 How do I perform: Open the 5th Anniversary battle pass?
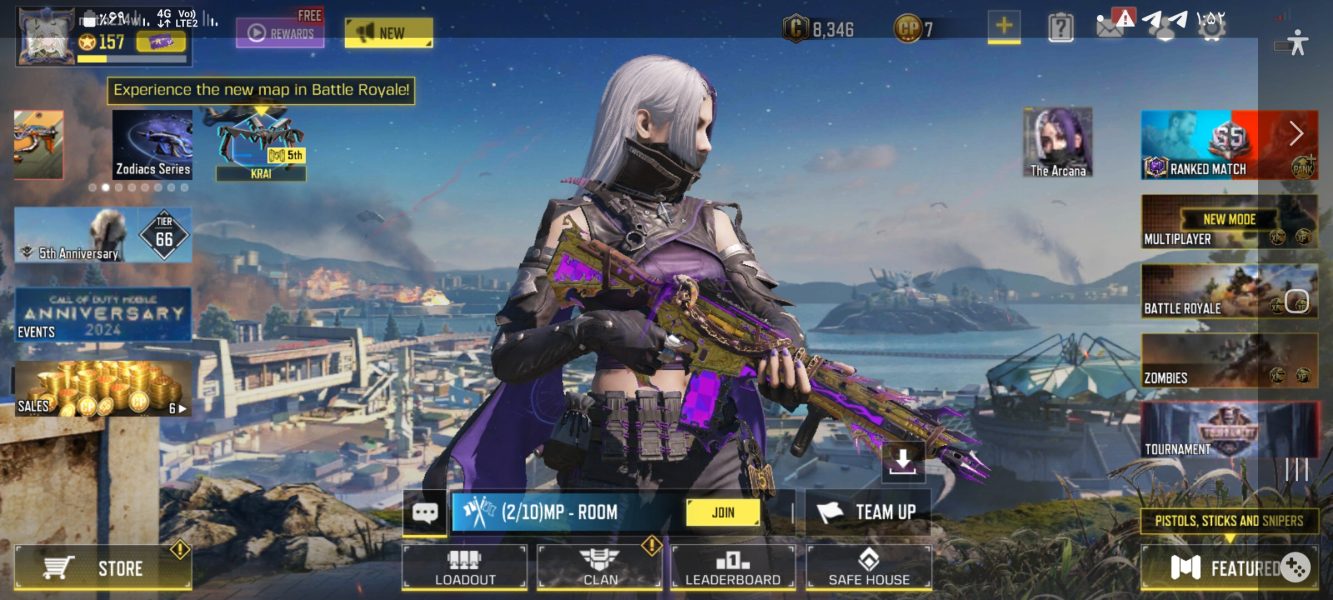click(103, 235)
